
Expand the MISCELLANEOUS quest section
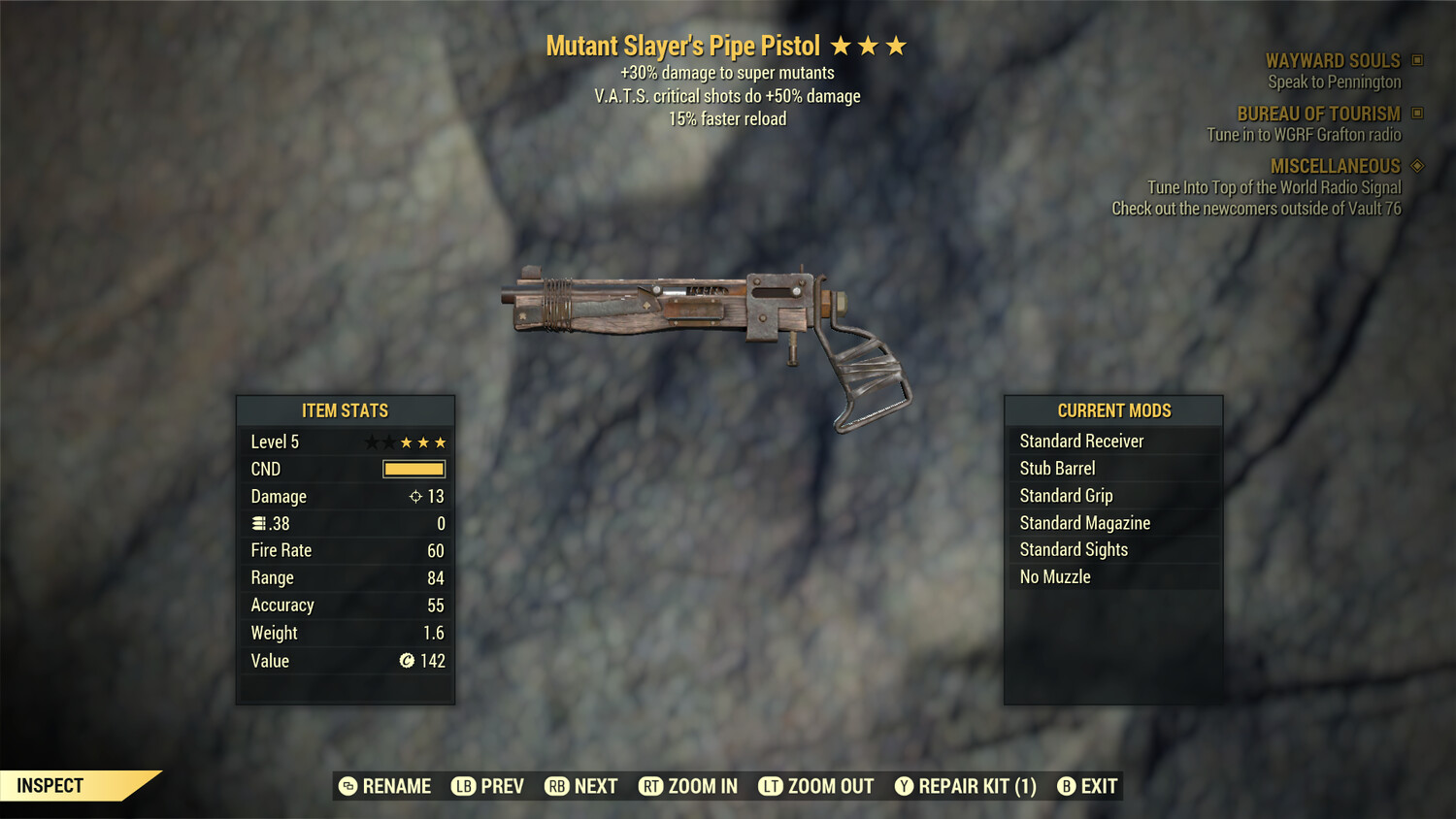[1335, 166]
